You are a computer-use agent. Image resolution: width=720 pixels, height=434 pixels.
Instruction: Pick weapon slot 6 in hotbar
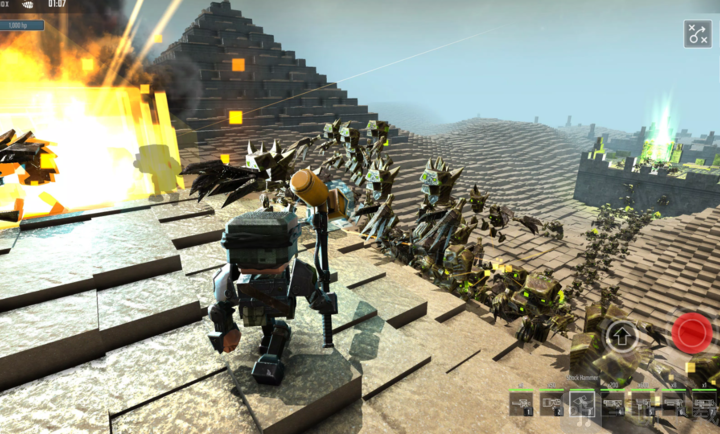tap(674, 403)
